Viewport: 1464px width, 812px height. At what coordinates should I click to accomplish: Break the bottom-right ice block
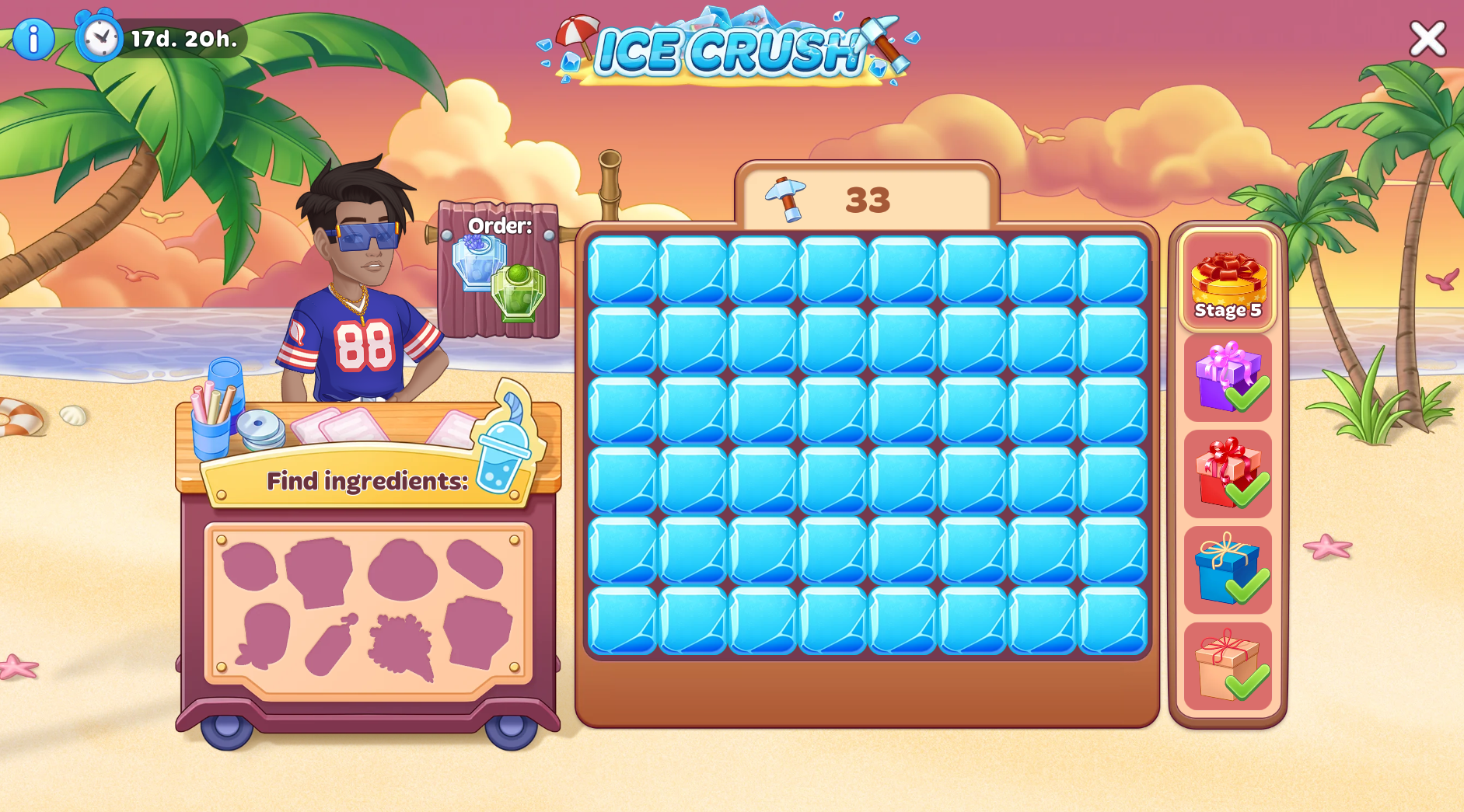[x=1113, y=620]
